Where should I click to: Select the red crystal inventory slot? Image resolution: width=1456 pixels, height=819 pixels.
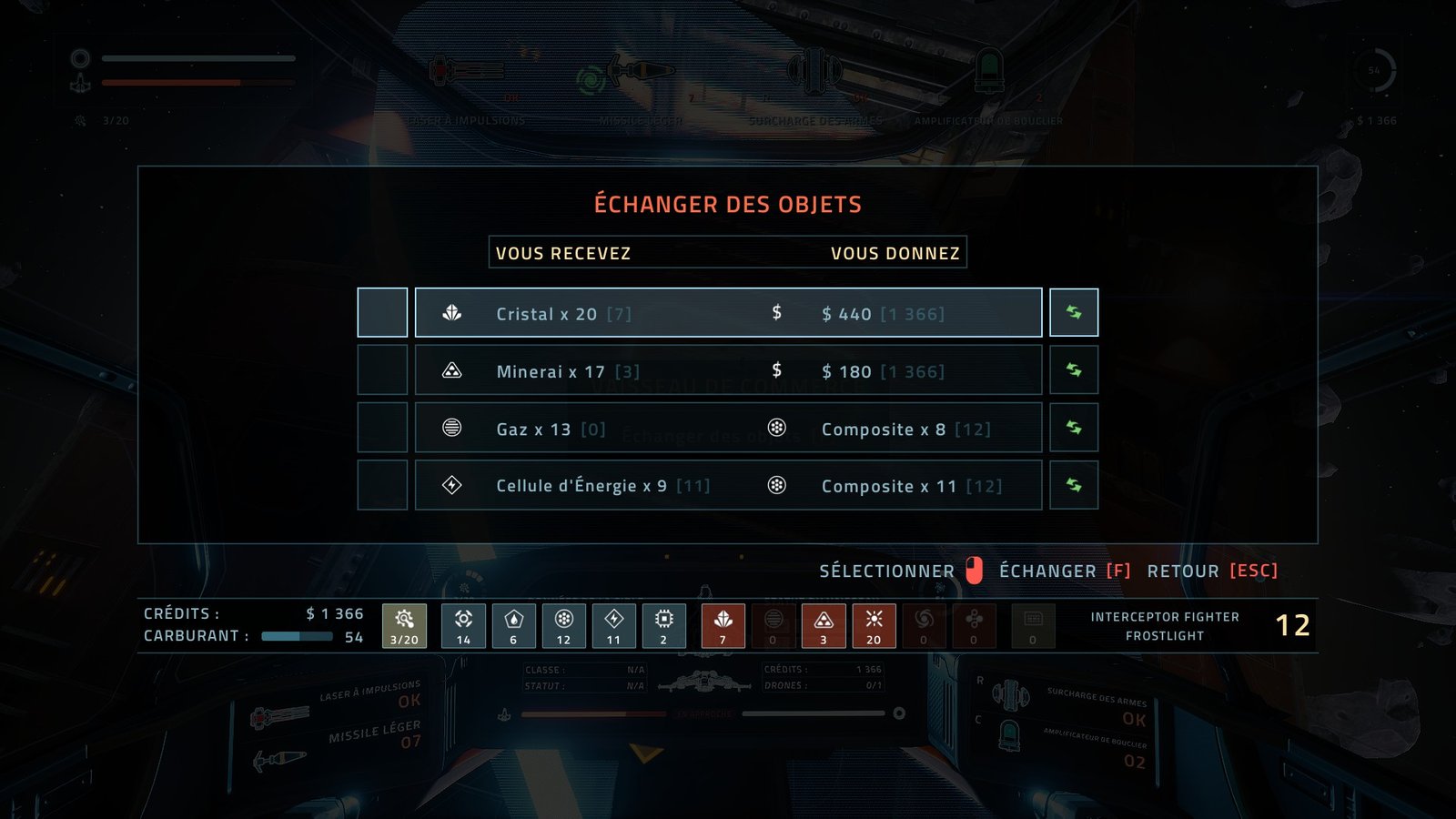(x=723, y=625)
